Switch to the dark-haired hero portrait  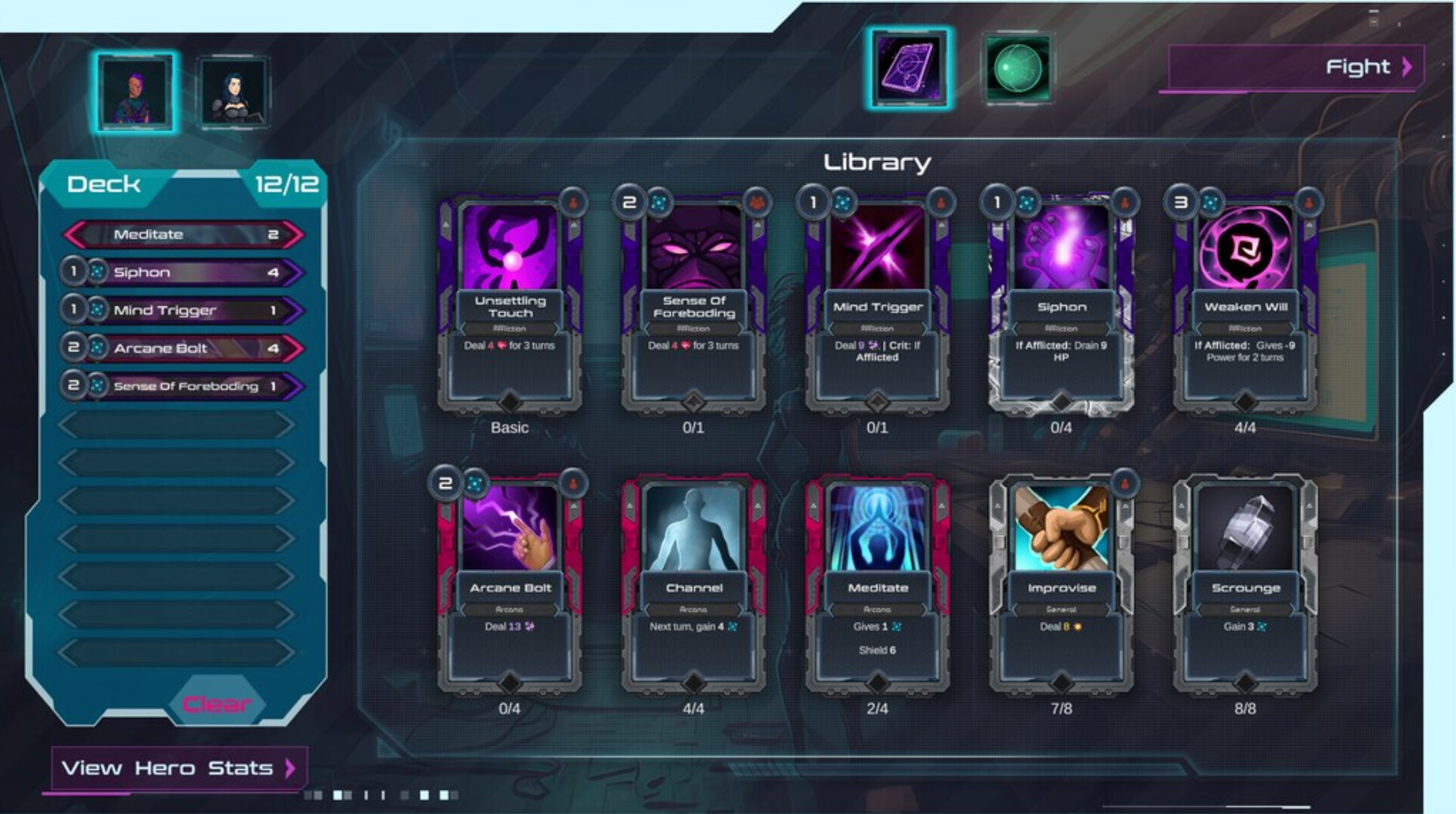pyautogui.click(x=233, y=93)
